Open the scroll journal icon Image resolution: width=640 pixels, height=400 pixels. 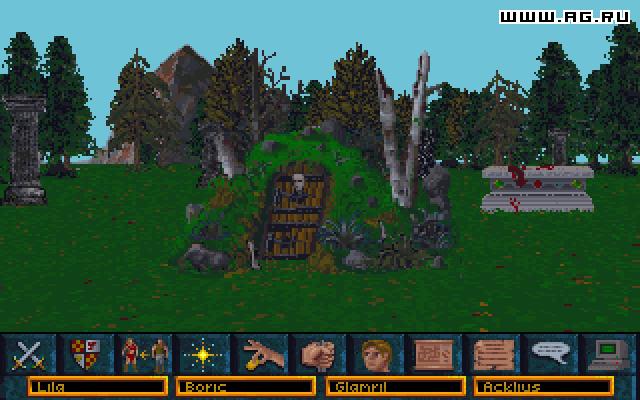pos(491,354)
